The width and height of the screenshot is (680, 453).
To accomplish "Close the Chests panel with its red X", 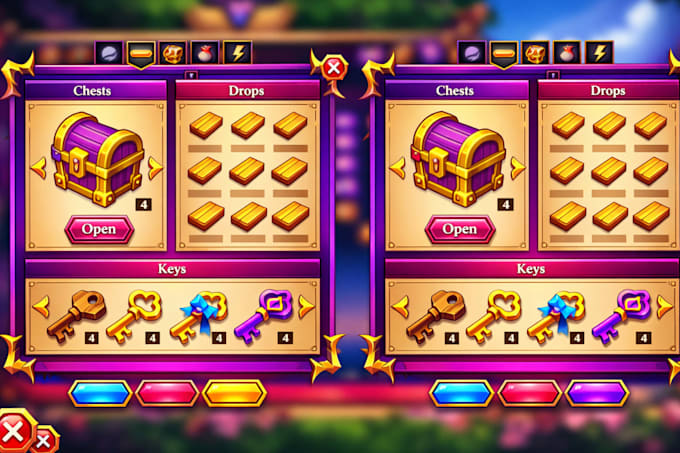I will coord(334,68).
